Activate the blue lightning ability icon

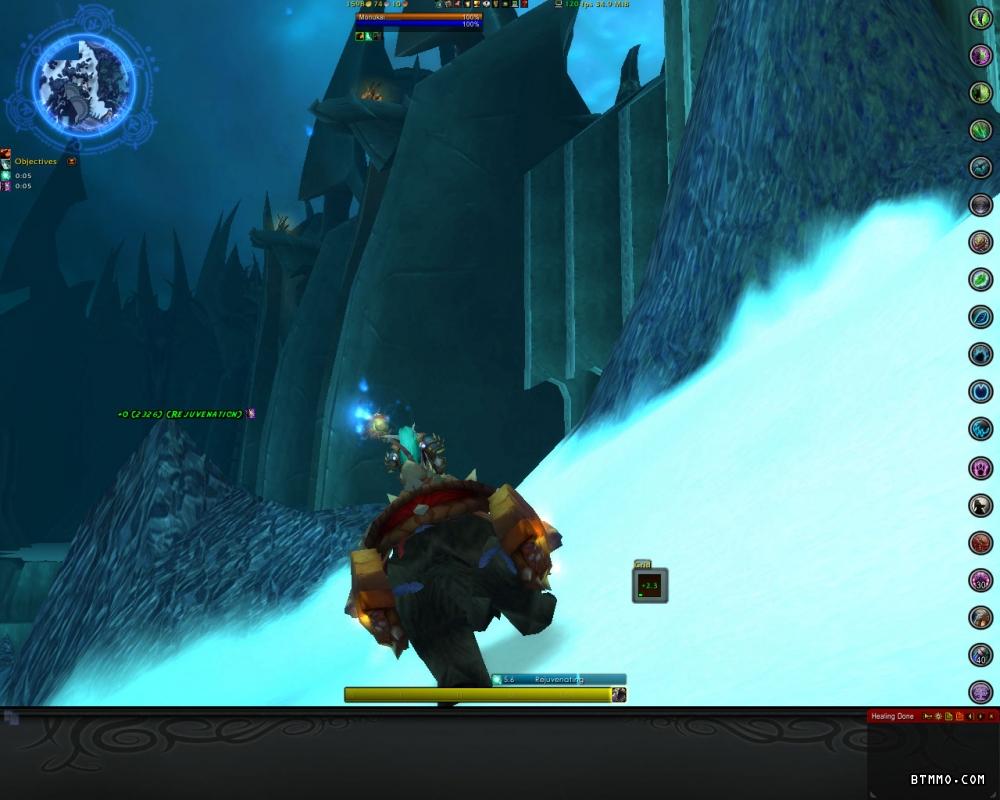click(981, 429)
